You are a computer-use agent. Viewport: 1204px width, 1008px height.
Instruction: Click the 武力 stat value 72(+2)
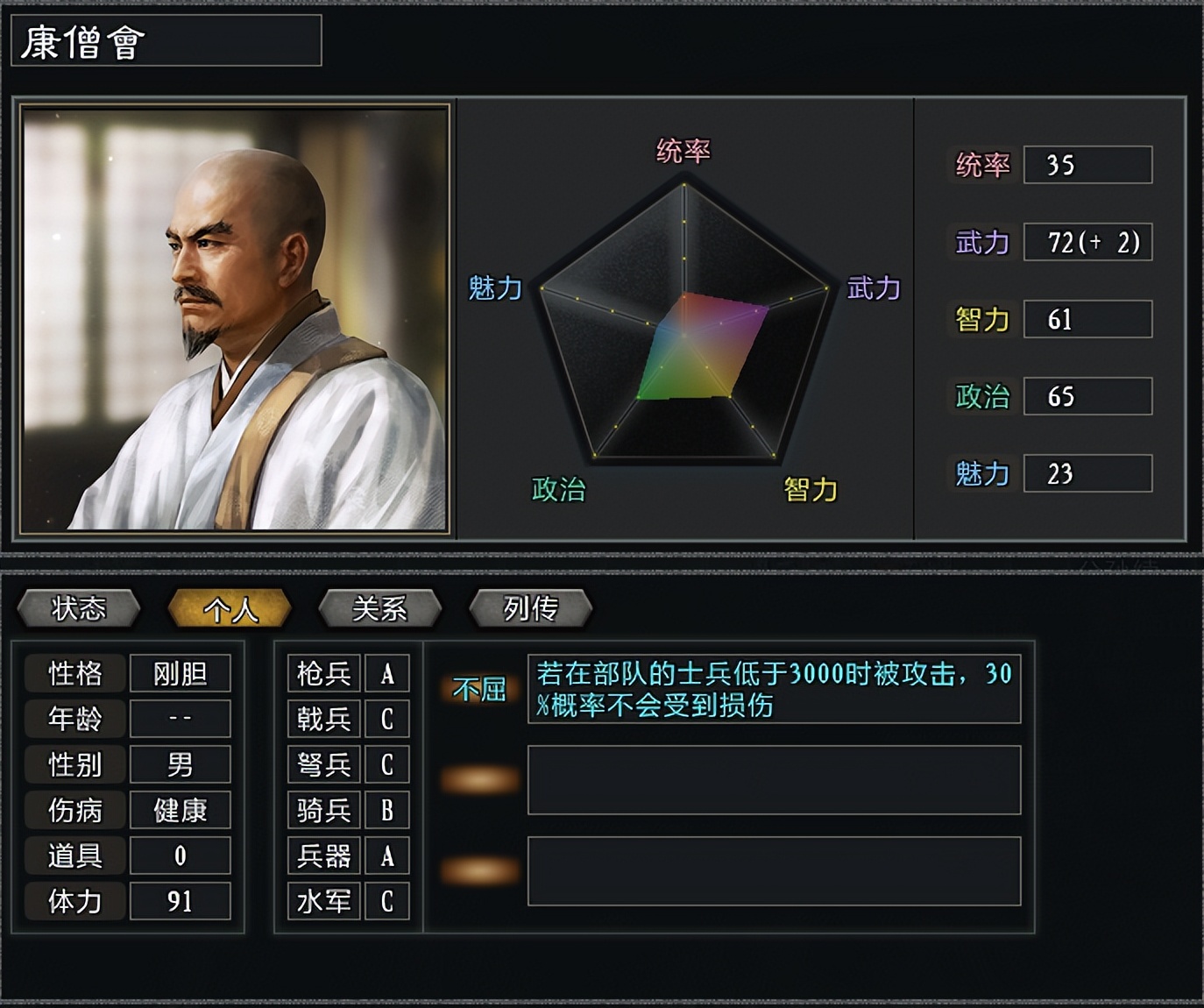(1089, 243)
